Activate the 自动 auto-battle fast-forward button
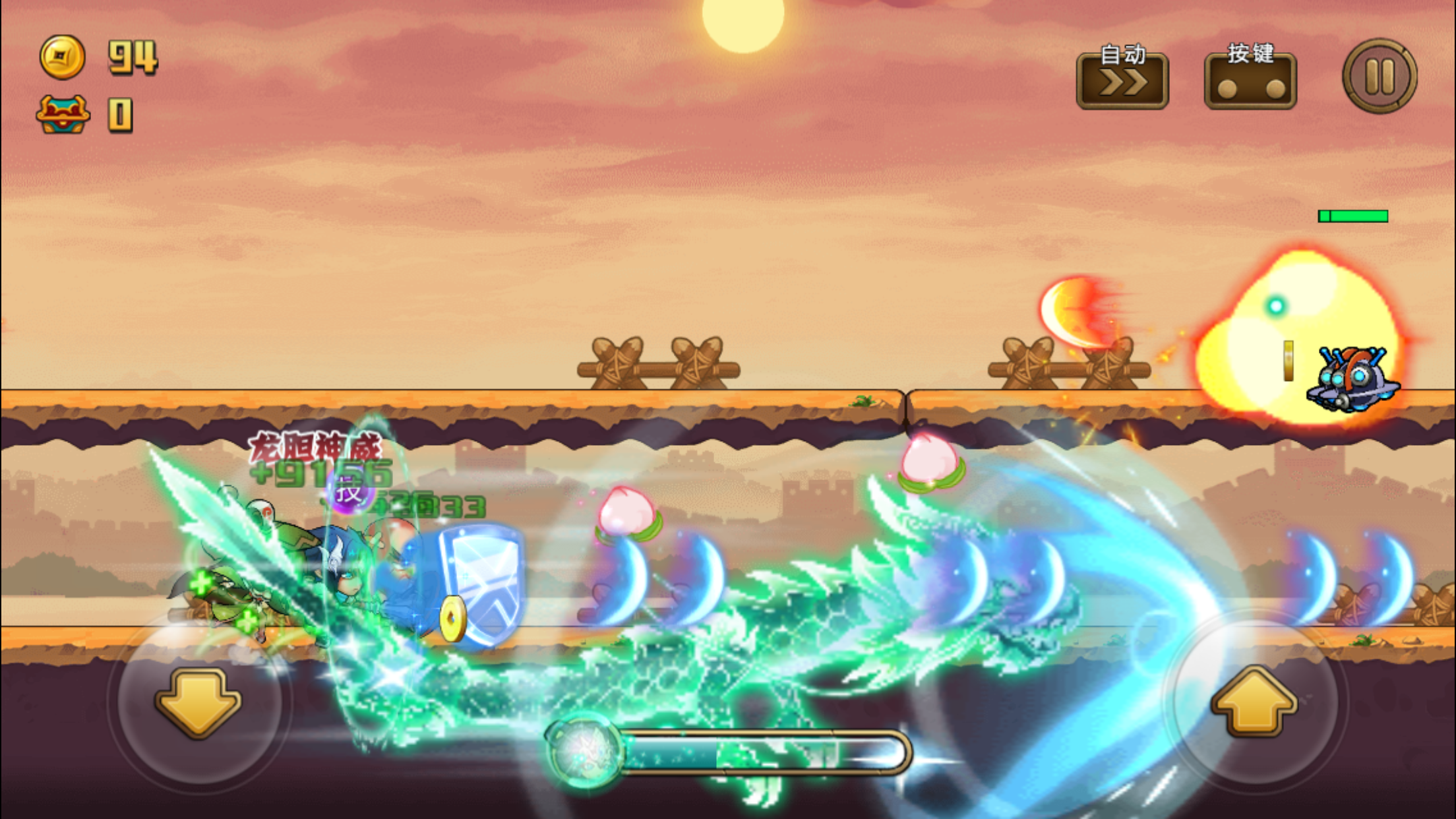Image resolution: width=1456 pixels, height=819 pixels. coord(1121,82)
